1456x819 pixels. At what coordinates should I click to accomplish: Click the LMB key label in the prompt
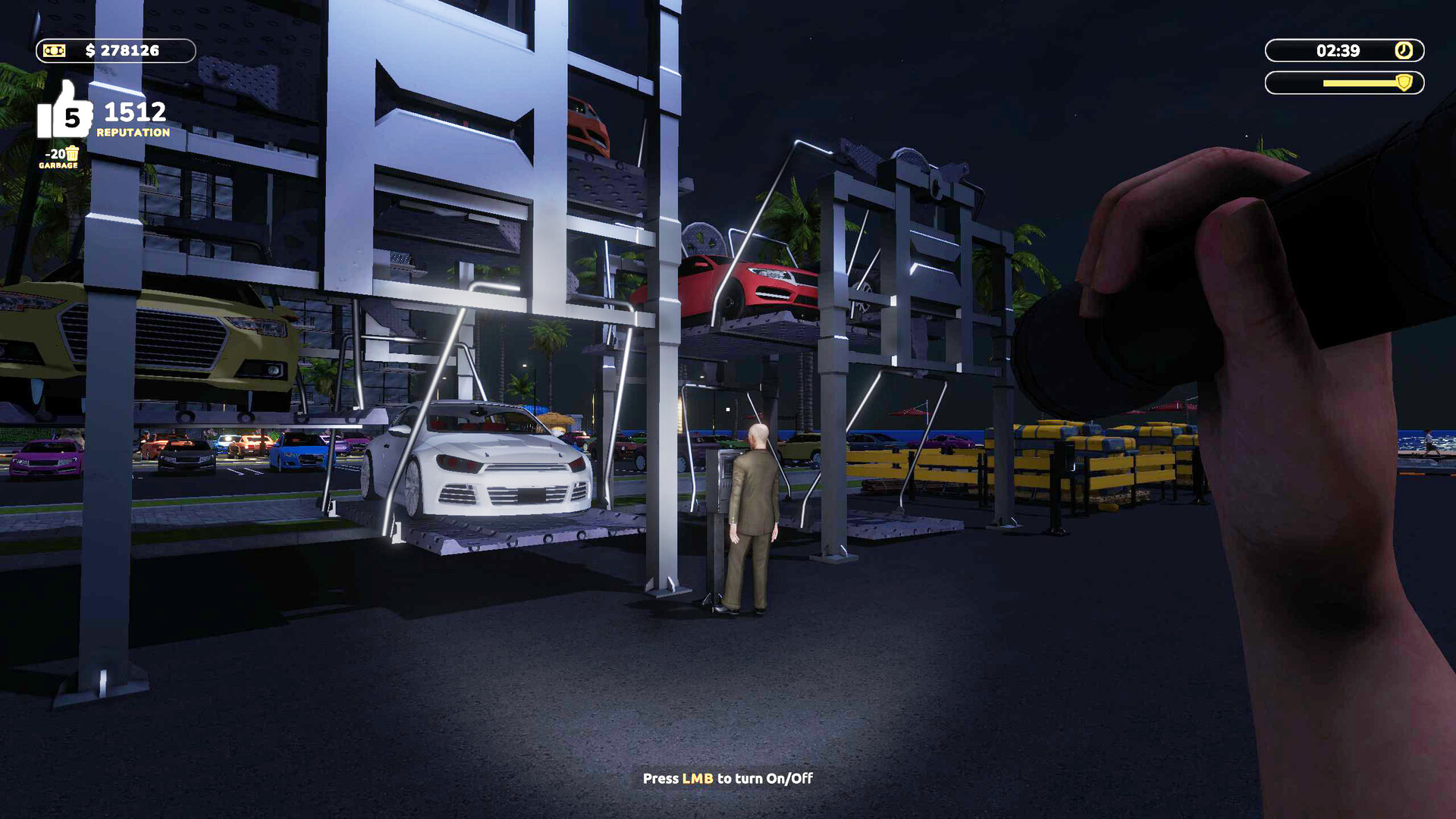coord(698,778)
